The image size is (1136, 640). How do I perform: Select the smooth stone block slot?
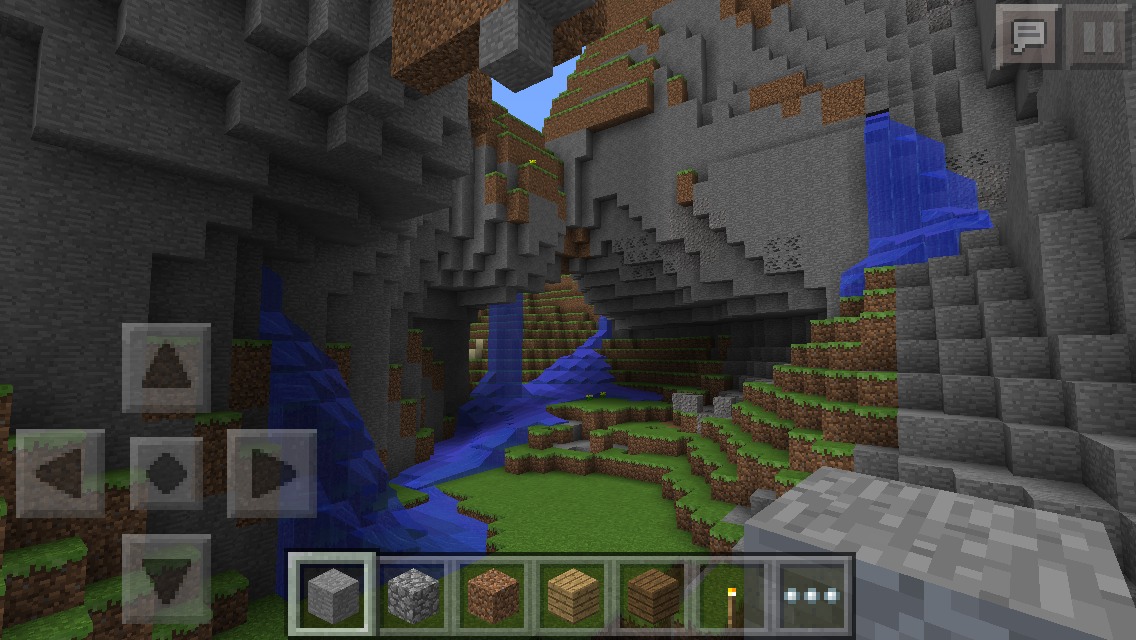tap(333, 594)
